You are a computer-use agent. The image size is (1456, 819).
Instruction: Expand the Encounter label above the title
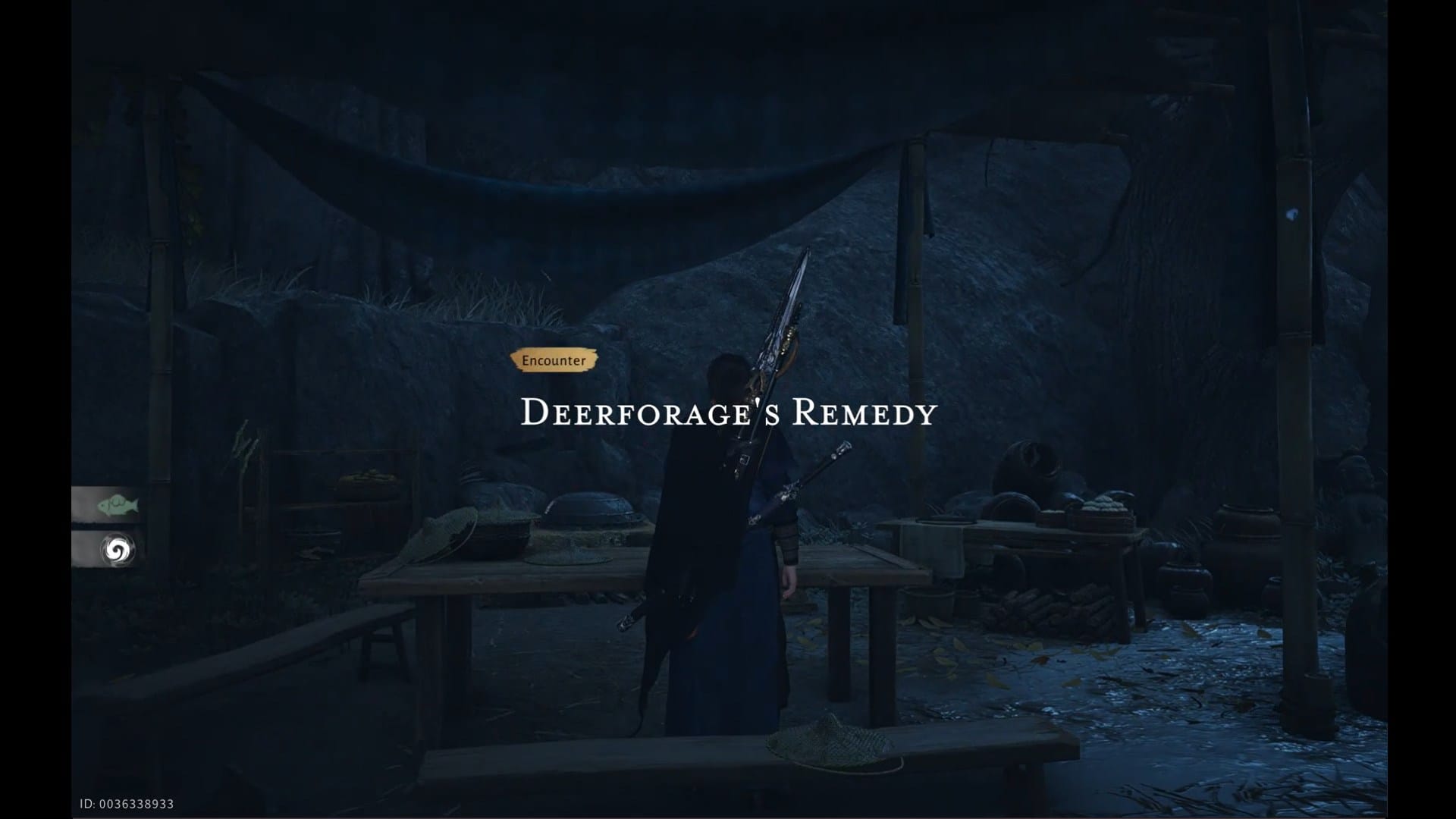(x=554, y=360)
